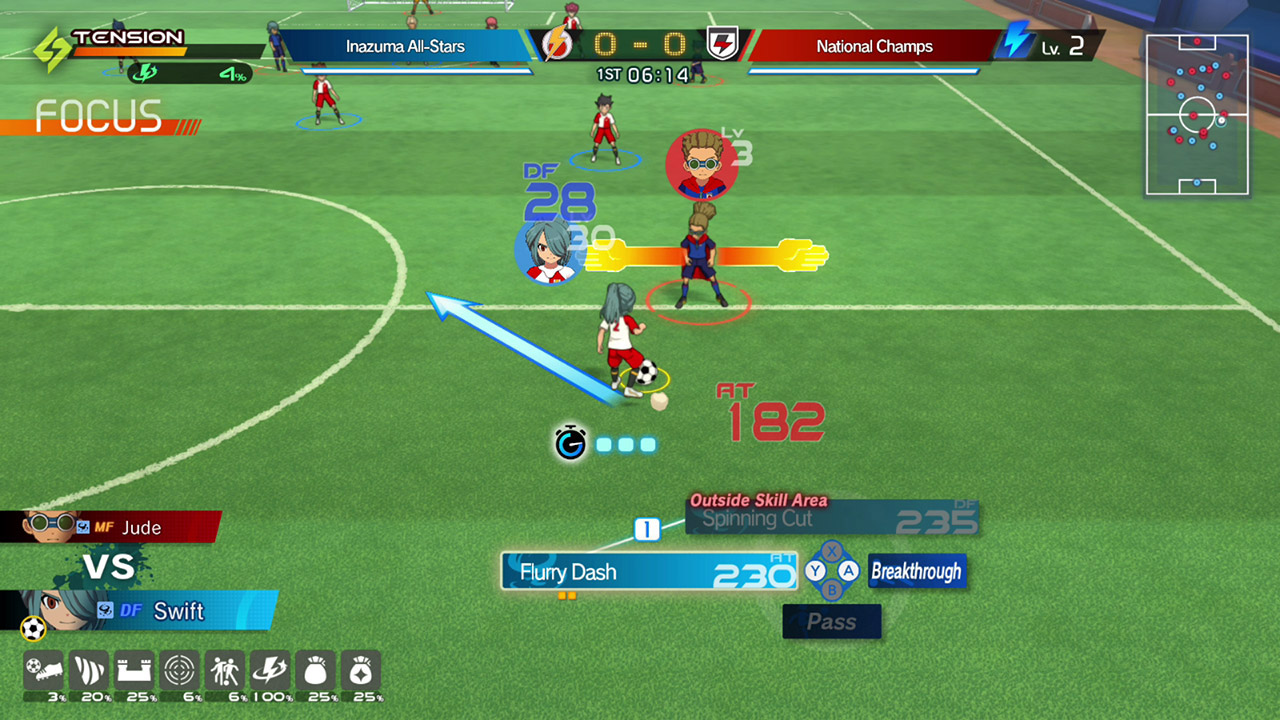Screen dimensions: 1280x720
Task: Click the claw slash stat icon
Action: (x=88, y=672)
